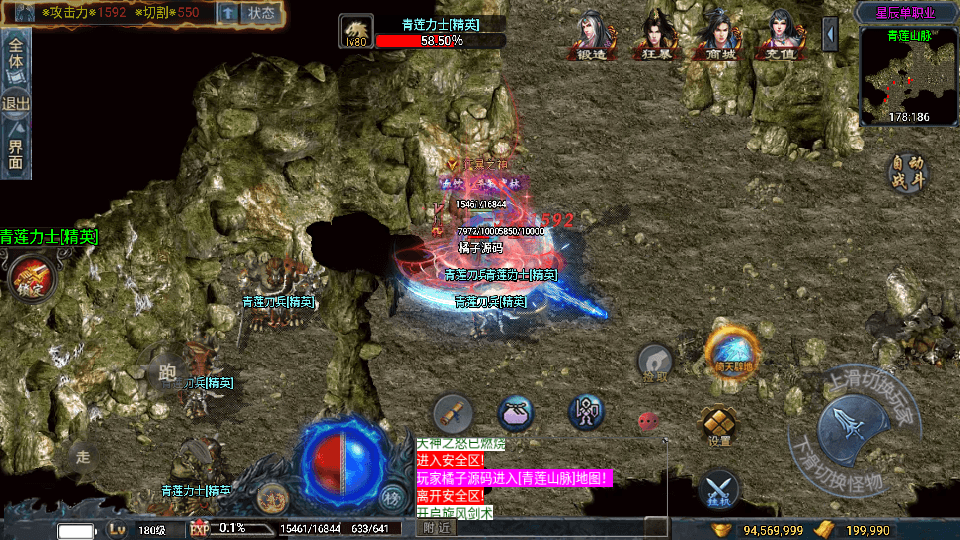The height and width of the screenshot is (540, 960).
Task: Click the 退出 exit button
Action: click(x=16, y=104)
